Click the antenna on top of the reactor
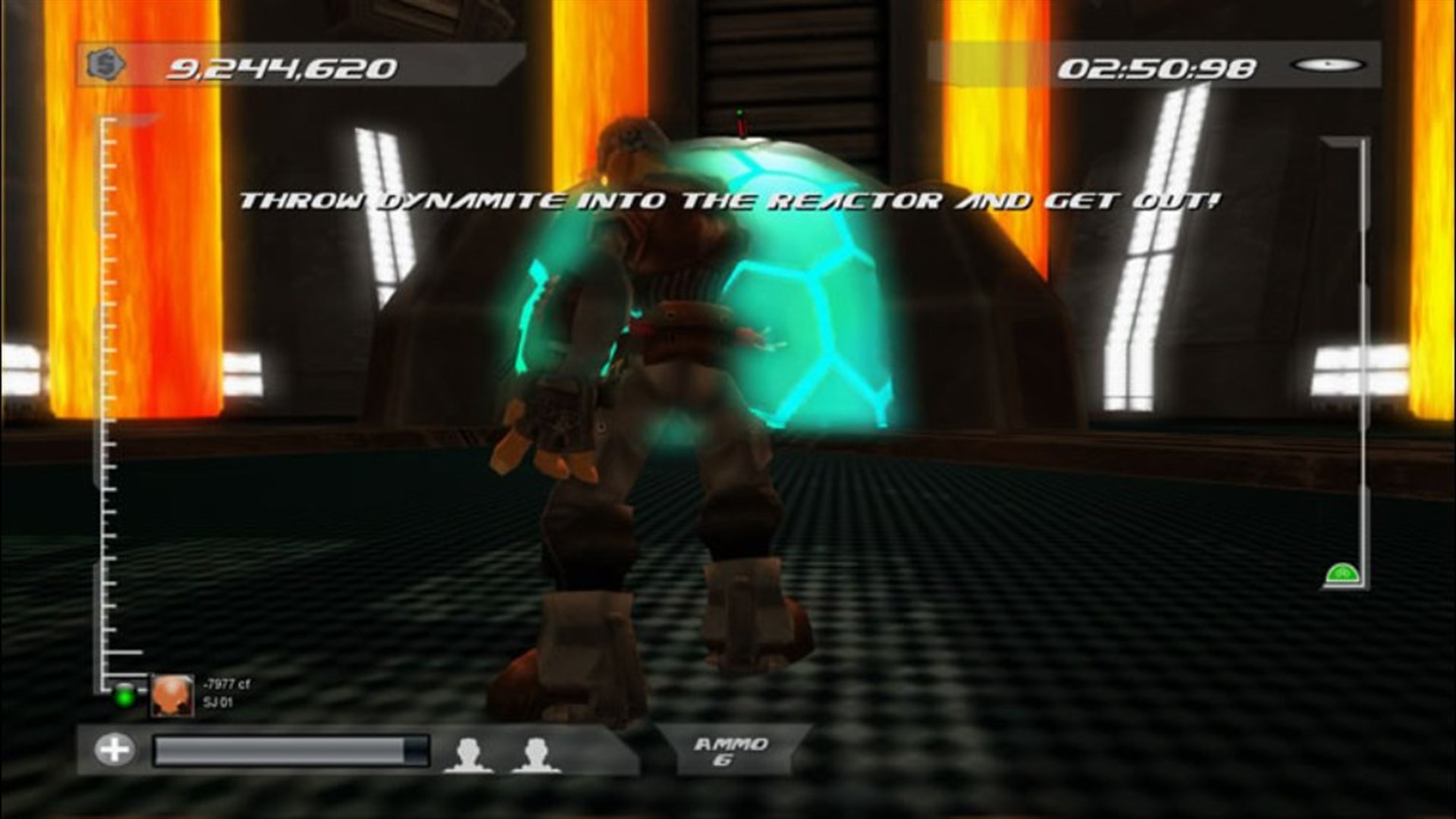This screenshot has width=1456, height=819. pos(739,121)
